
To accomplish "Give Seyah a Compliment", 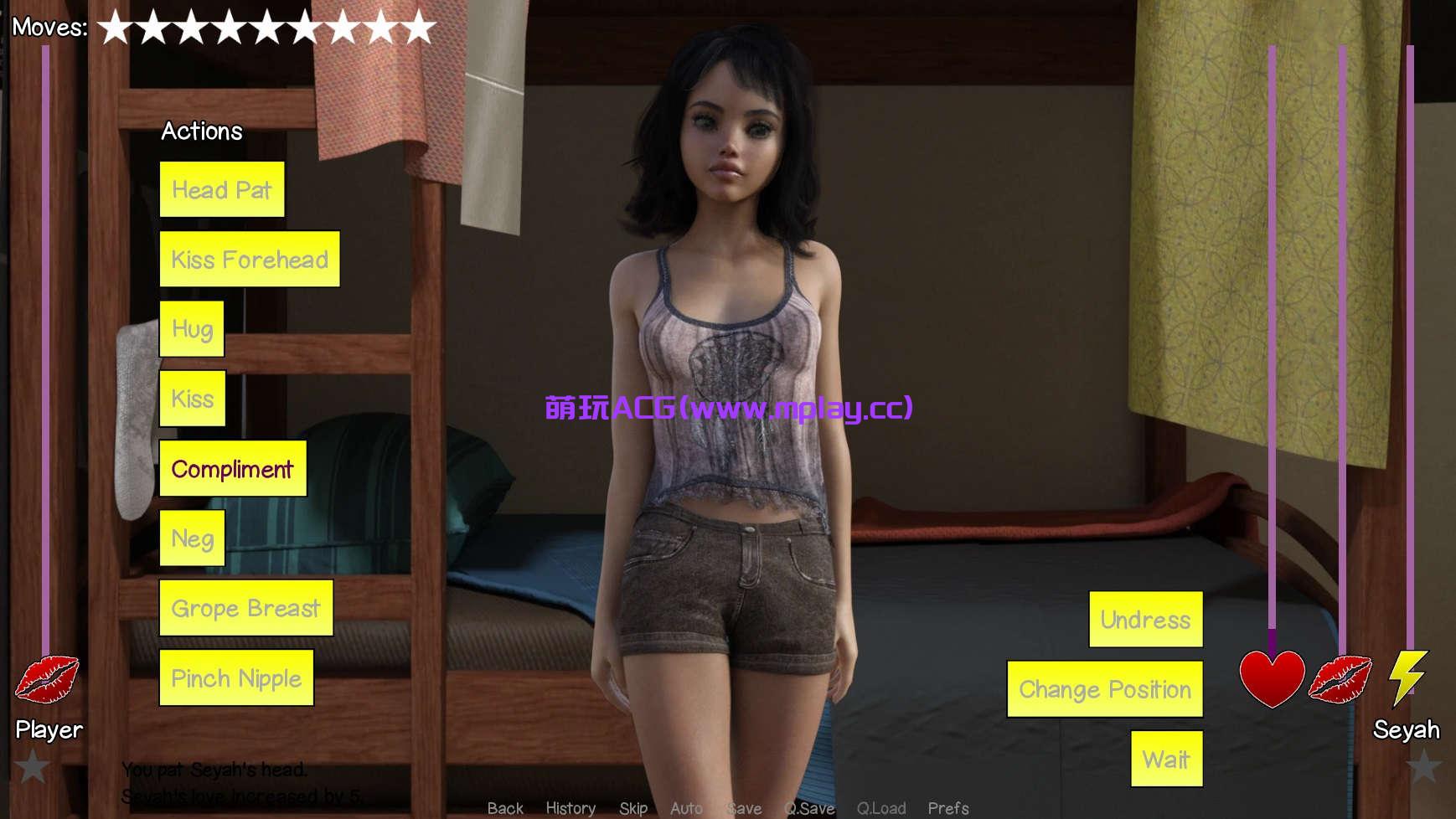I will tap(233, 469).
